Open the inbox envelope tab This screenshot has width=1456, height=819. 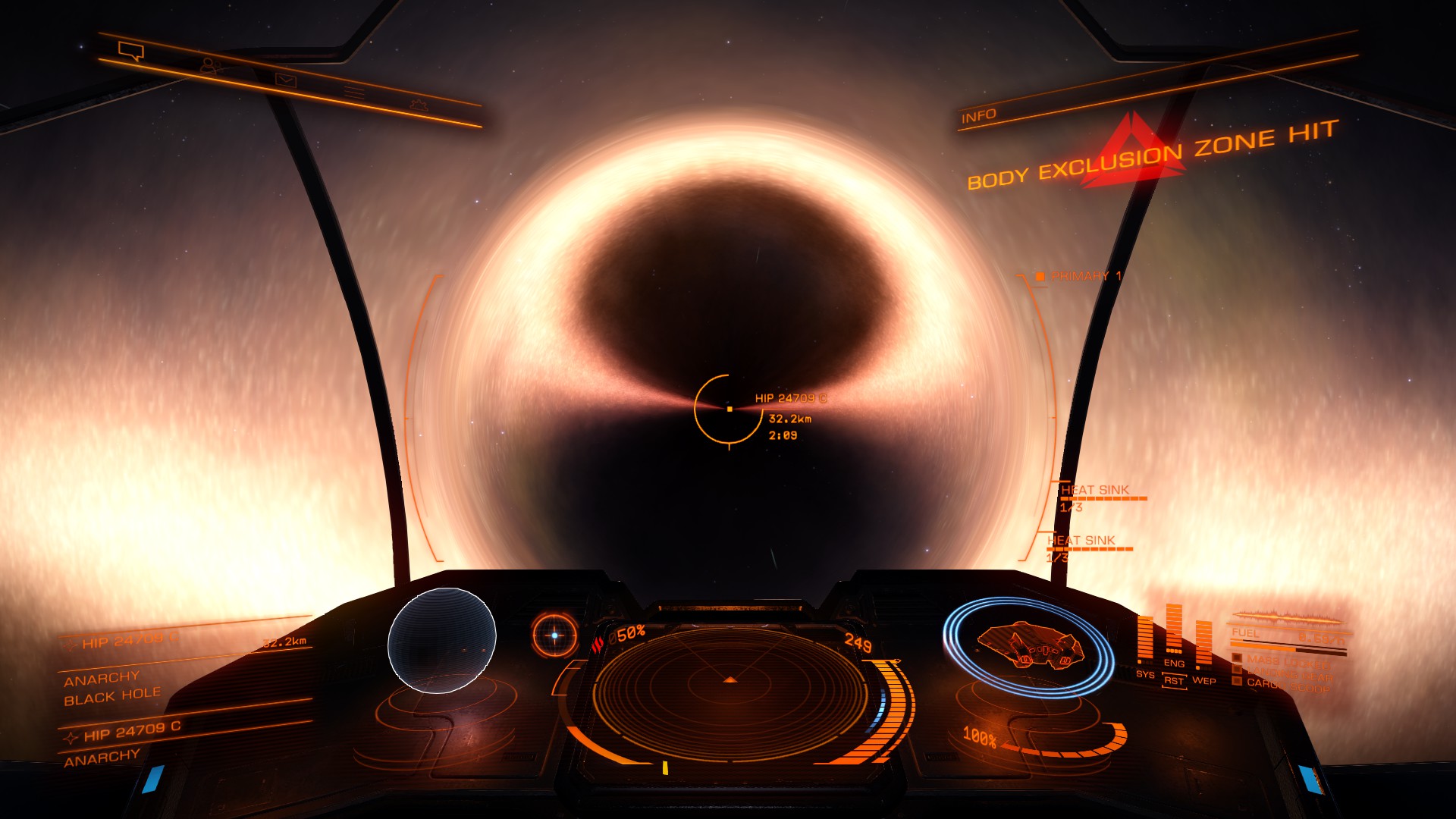285,80
